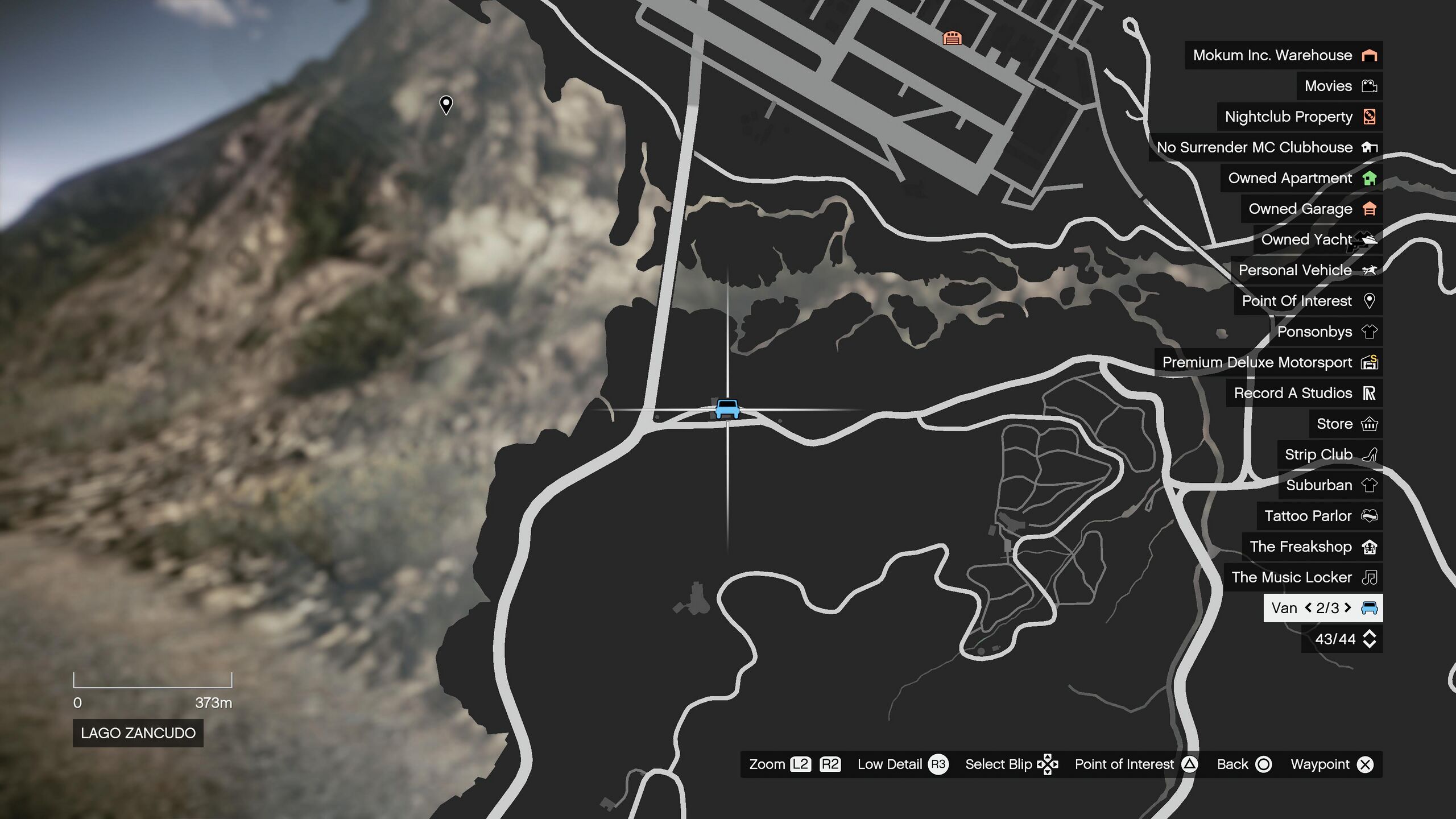Click the blue van blip on map

pyautogui.click(x=727, y=408)
